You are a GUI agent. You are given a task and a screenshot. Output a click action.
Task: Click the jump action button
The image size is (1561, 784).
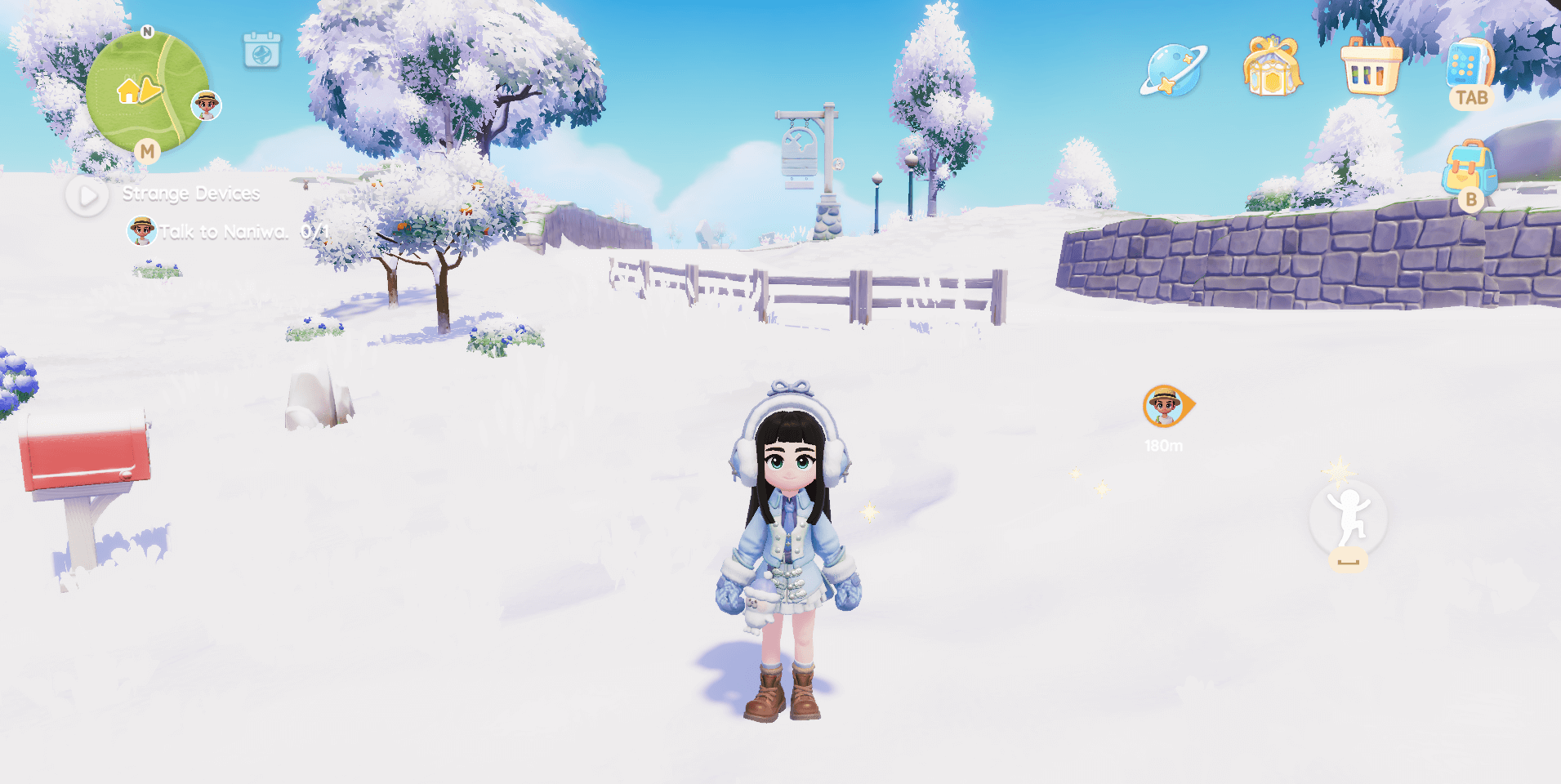click(x=1348, y=519)
